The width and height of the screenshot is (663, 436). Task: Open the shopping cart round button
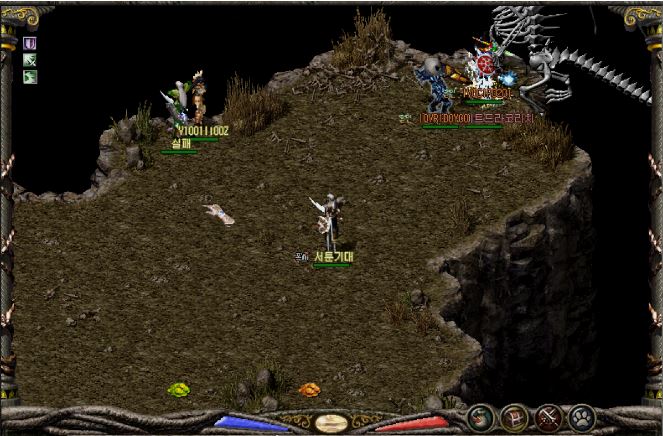tap(514, 417)
